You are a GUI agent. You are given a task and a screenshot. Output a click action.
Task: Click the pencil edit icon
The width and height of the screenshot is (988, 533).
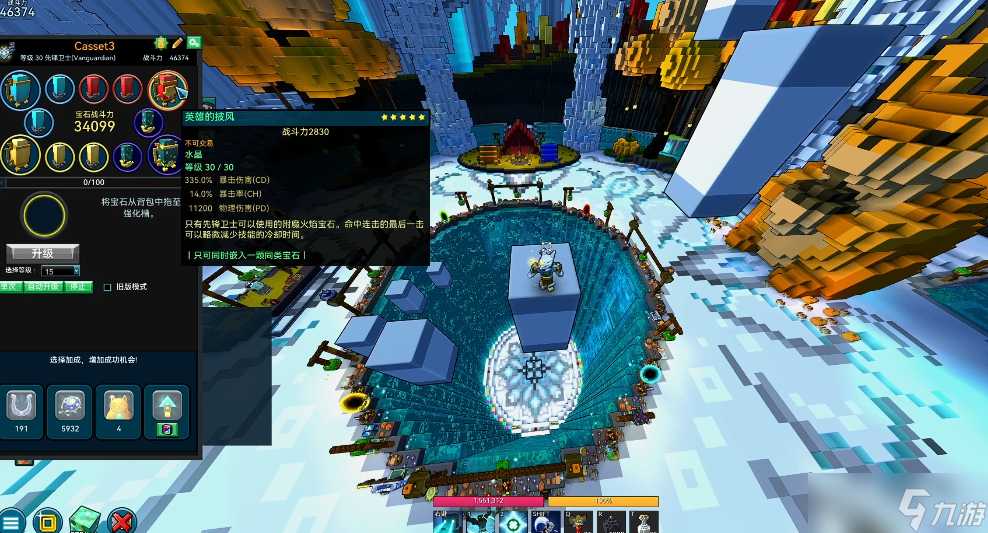(178, 44)
